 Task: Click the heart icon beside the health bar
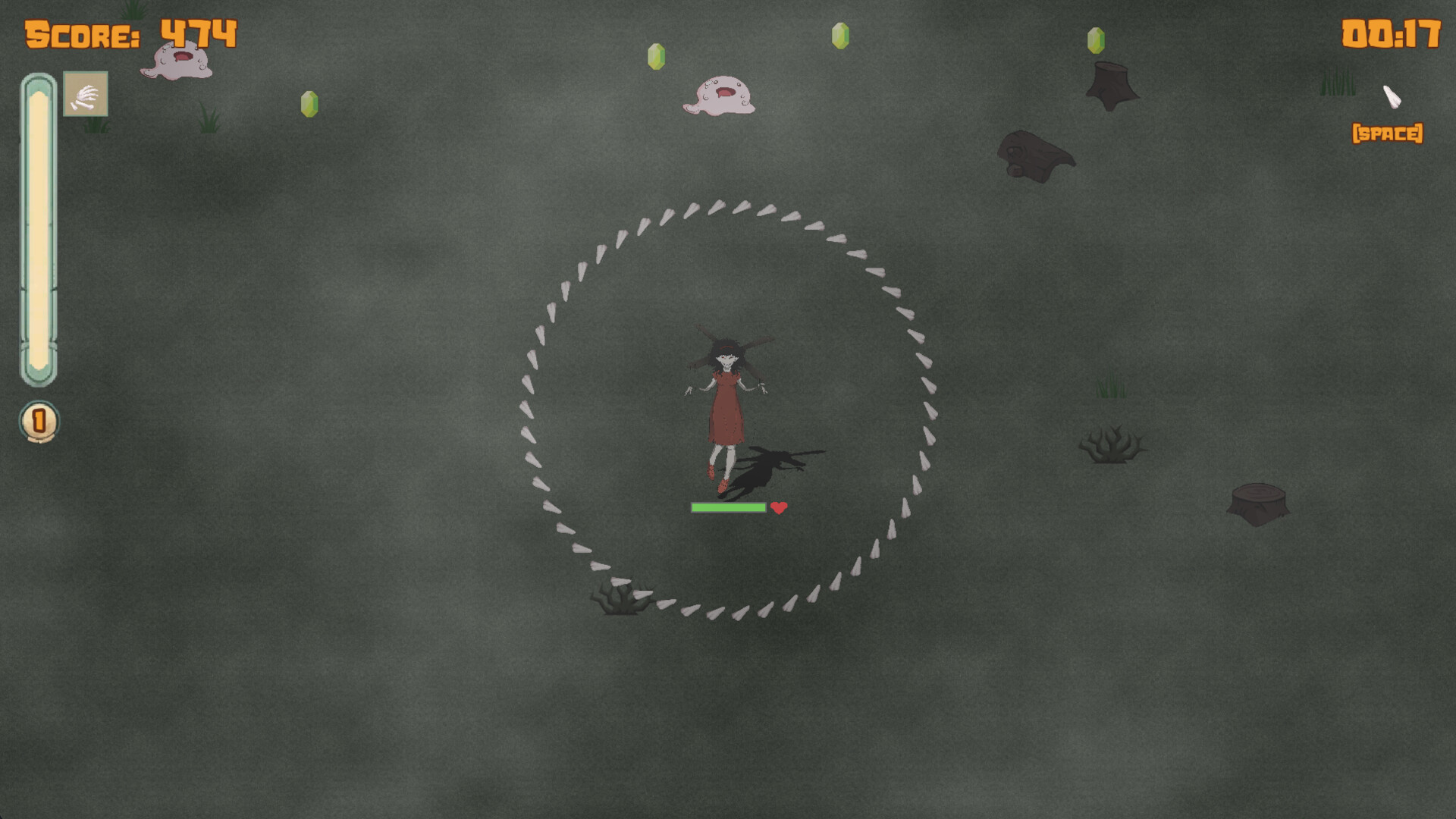pos(779,508)
